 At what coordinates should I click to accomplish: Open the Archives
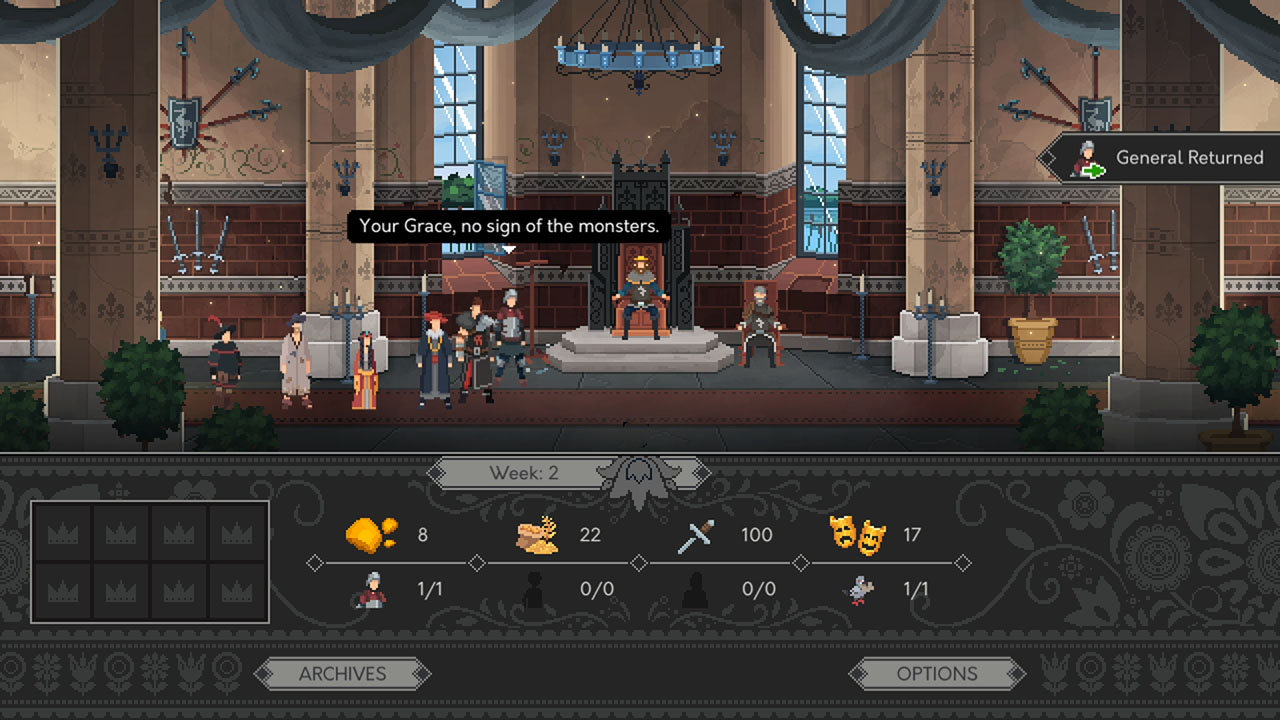344,673
